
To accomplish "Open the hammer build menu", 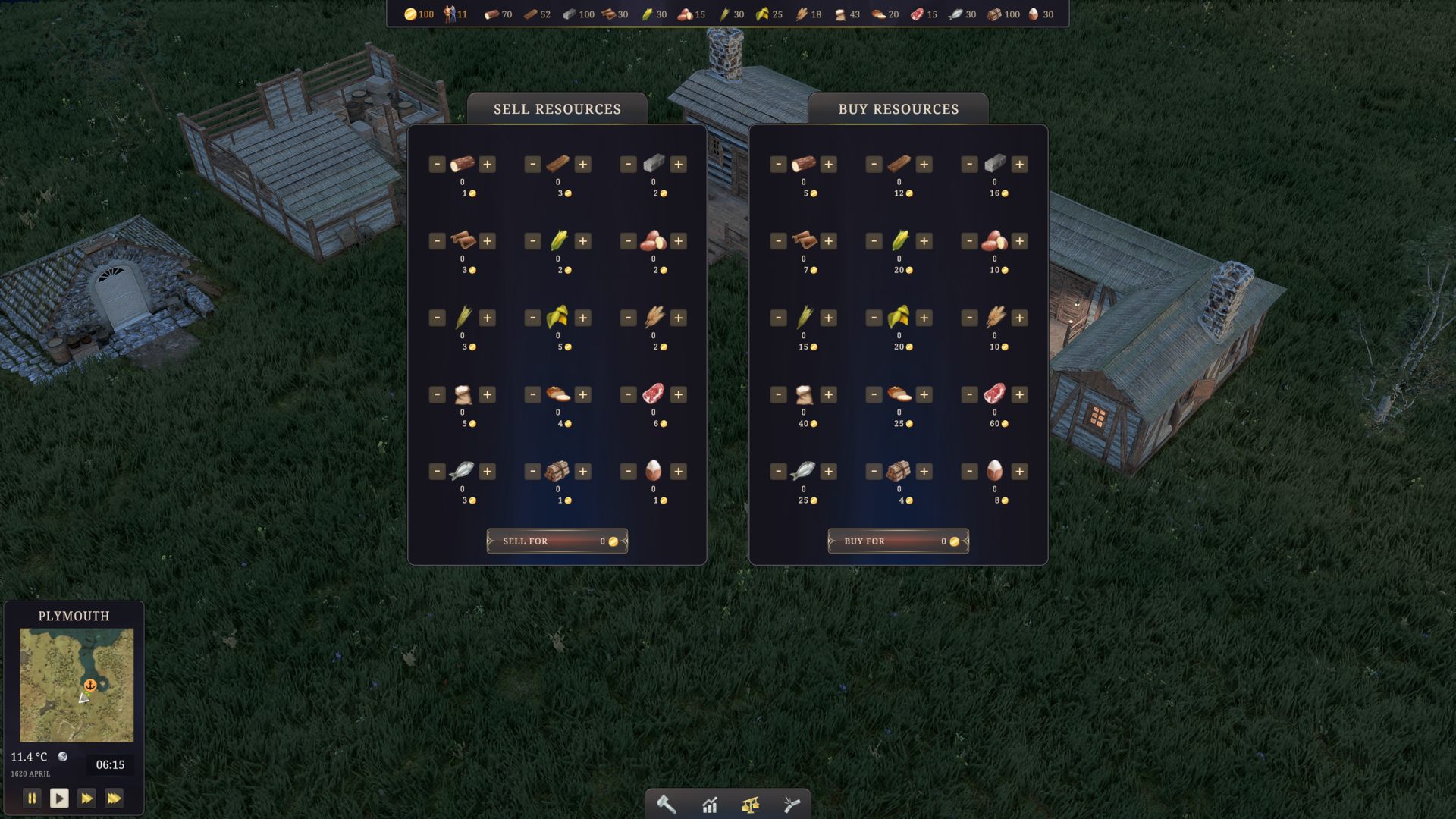I will point(667,805).
